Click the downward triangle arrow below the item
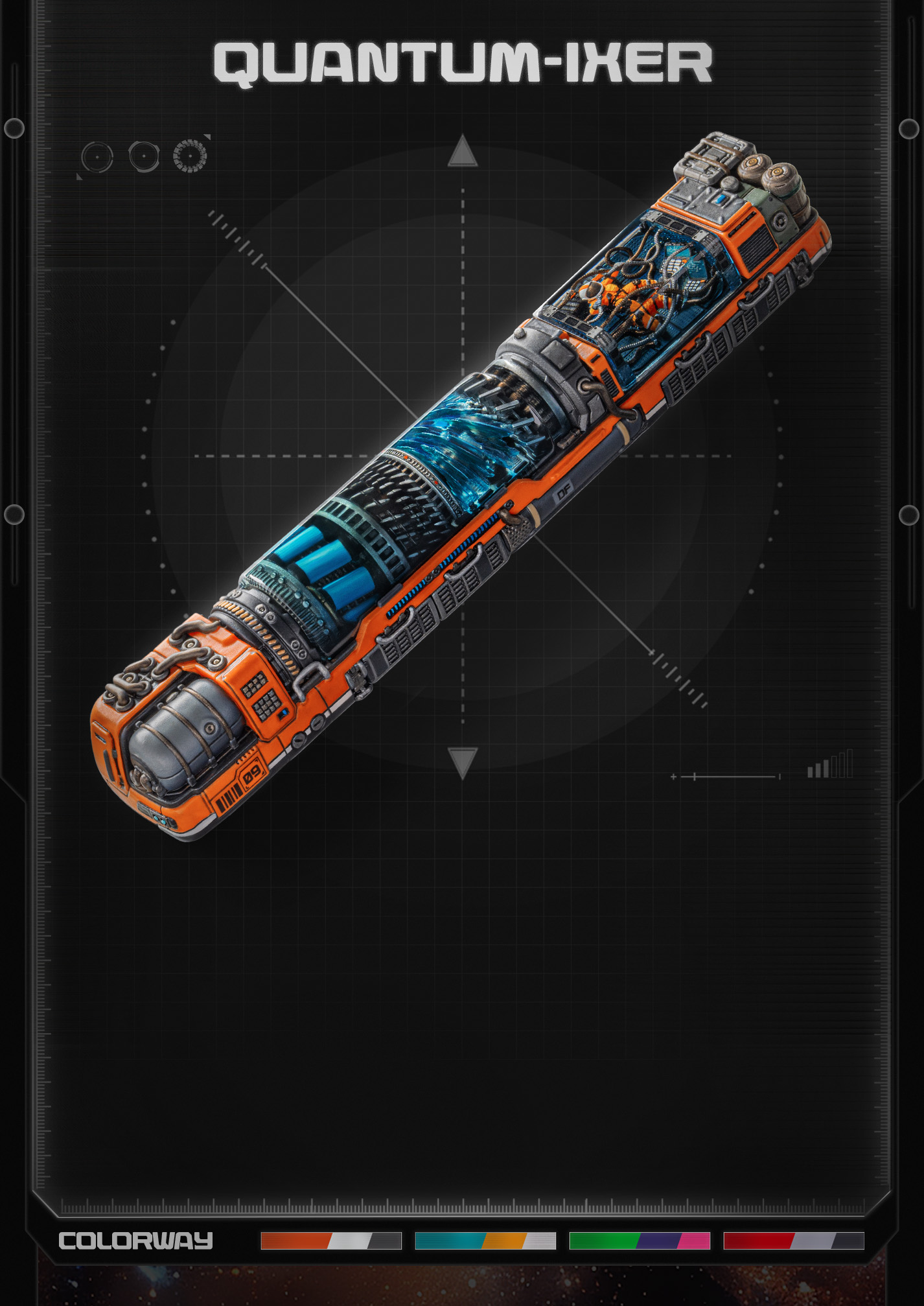The image size is (924, 1306). [x=462, y=762]
